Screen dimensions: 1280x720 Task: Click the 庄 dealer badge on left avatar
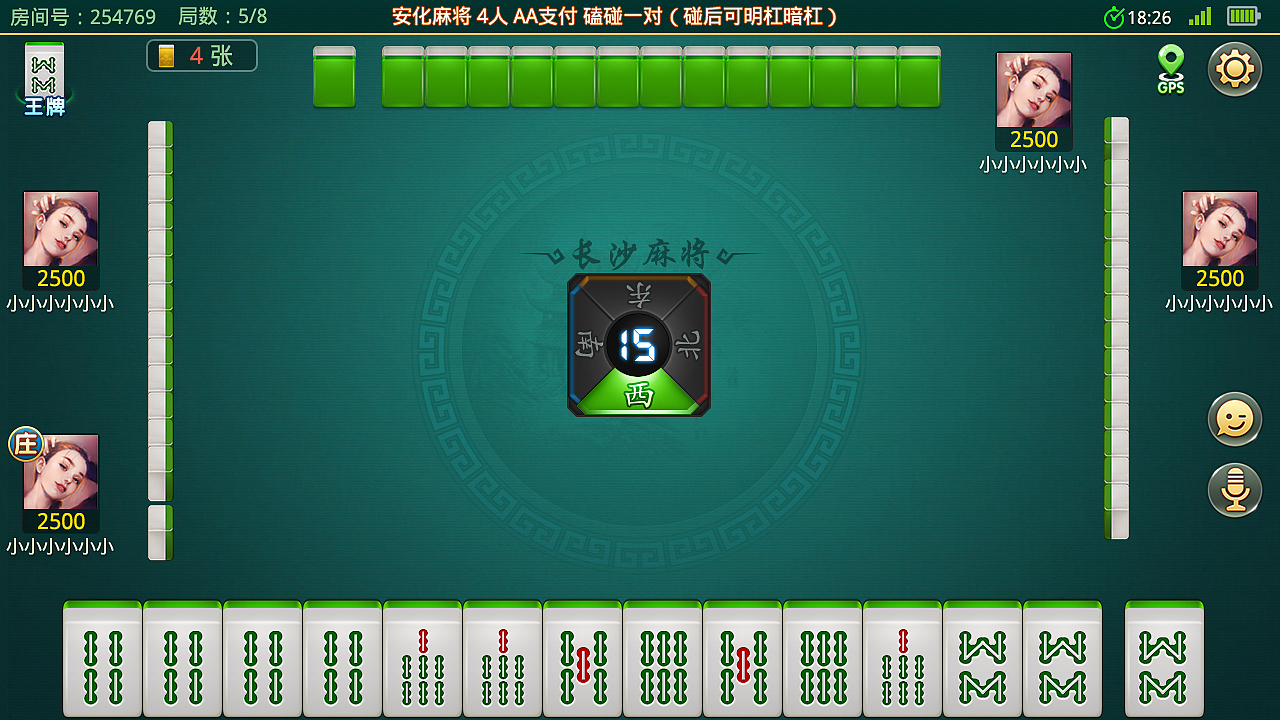(x=25, y=442)
